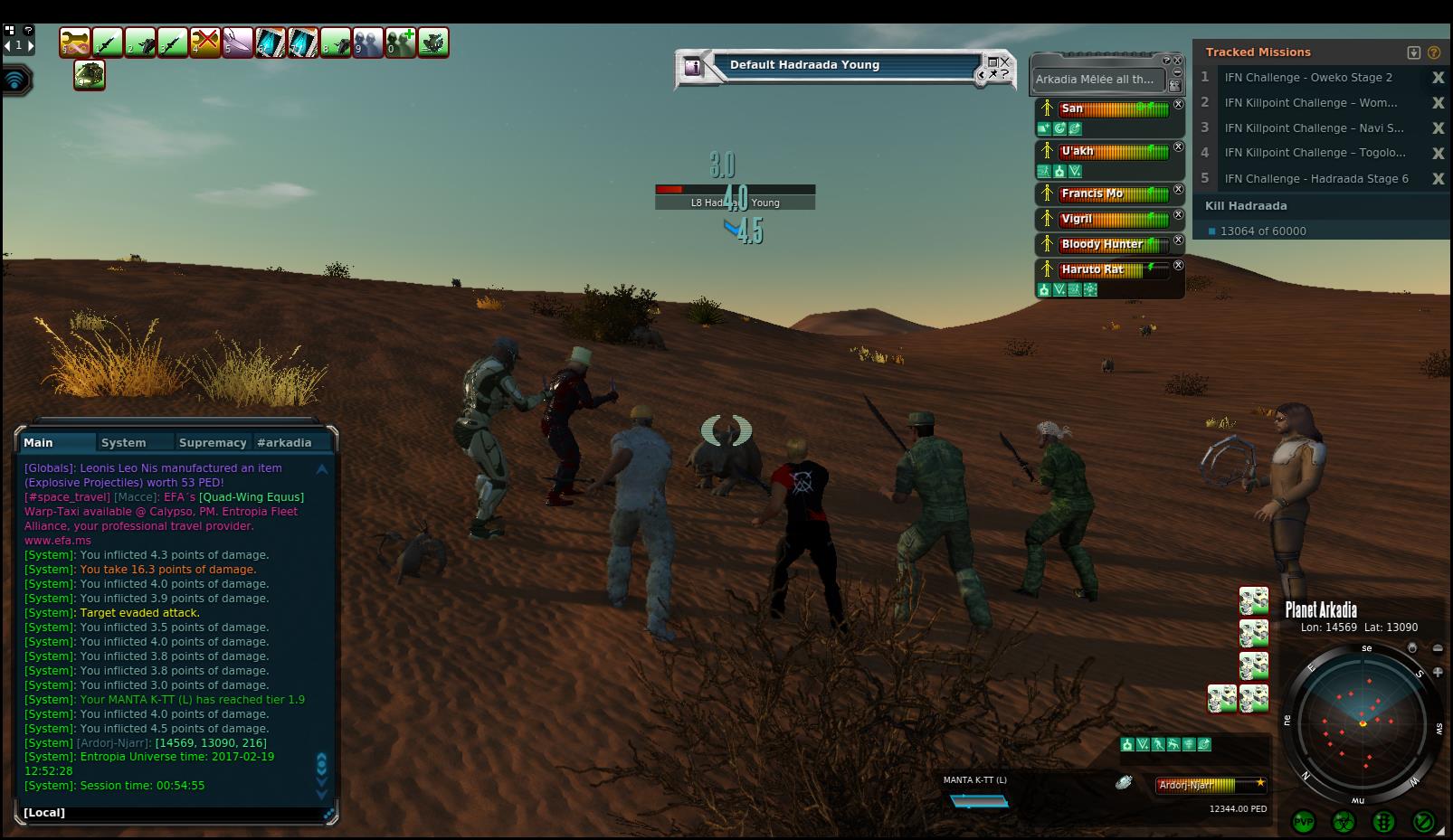
Task: Open the Tracked Missions help icon
Action: pos(1434,52)
